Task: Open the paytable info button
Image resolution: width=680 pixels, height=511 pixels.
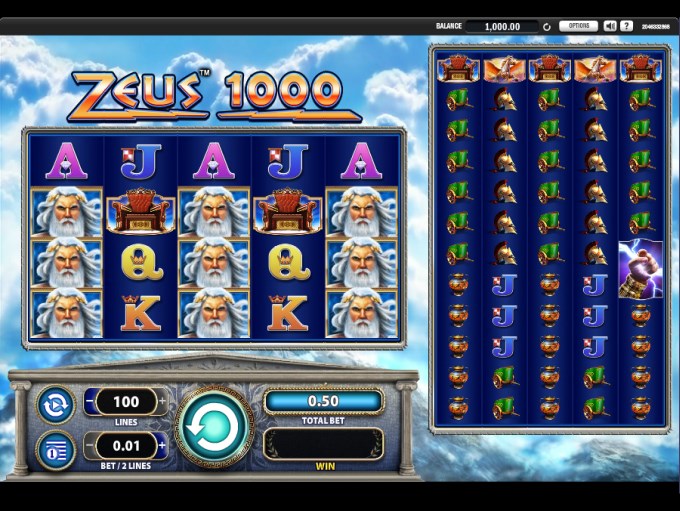Action: [55, 449]
